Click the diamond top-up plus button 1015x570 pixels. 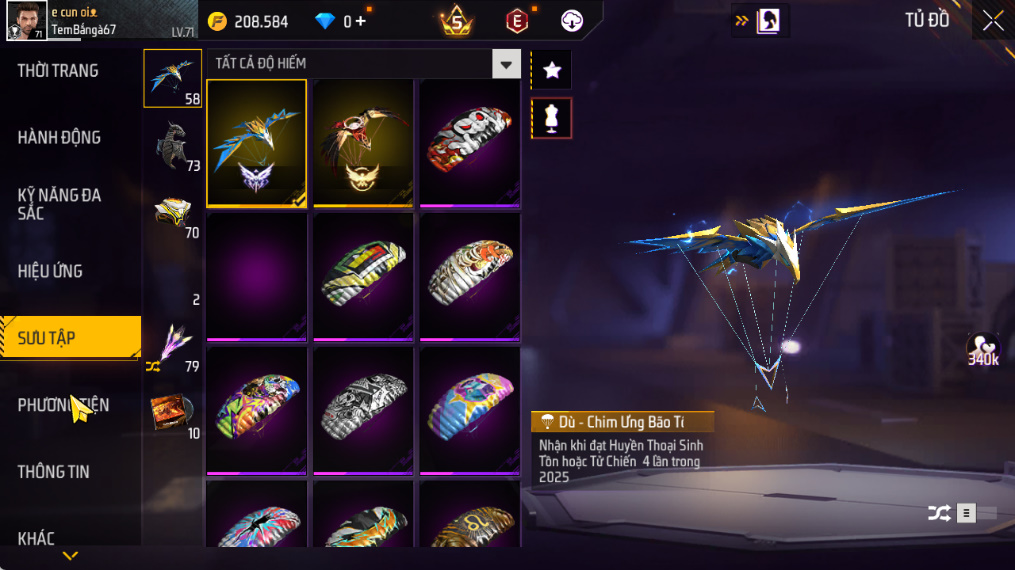click(x=360, y=21)
